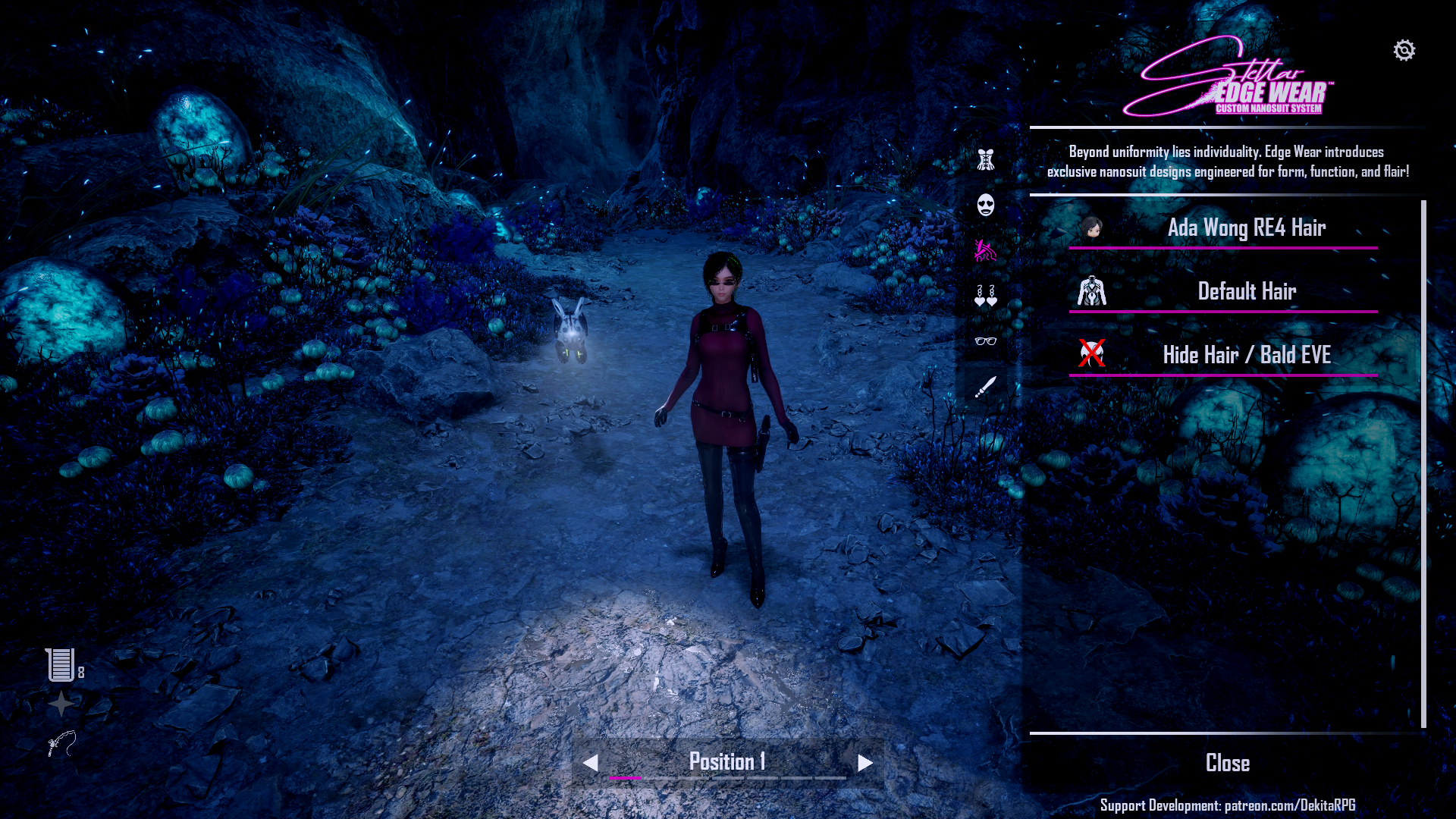This screenshot has width=1456, height=819.
Task: Open the heart earrings category
Action: coord(985,296)
